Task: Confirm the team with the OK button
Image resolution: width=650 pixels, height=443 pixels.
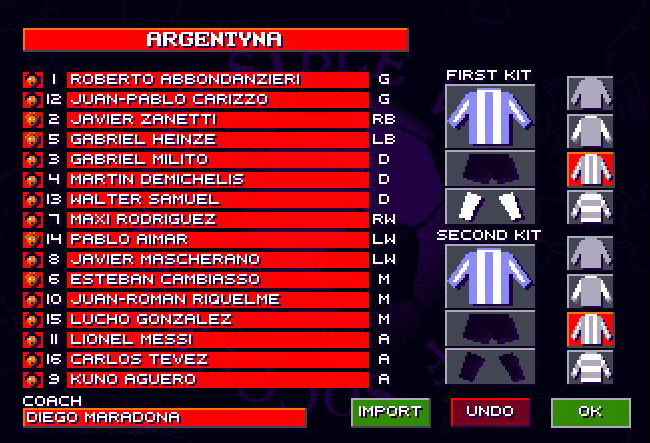Action: (x=590, y=412)
